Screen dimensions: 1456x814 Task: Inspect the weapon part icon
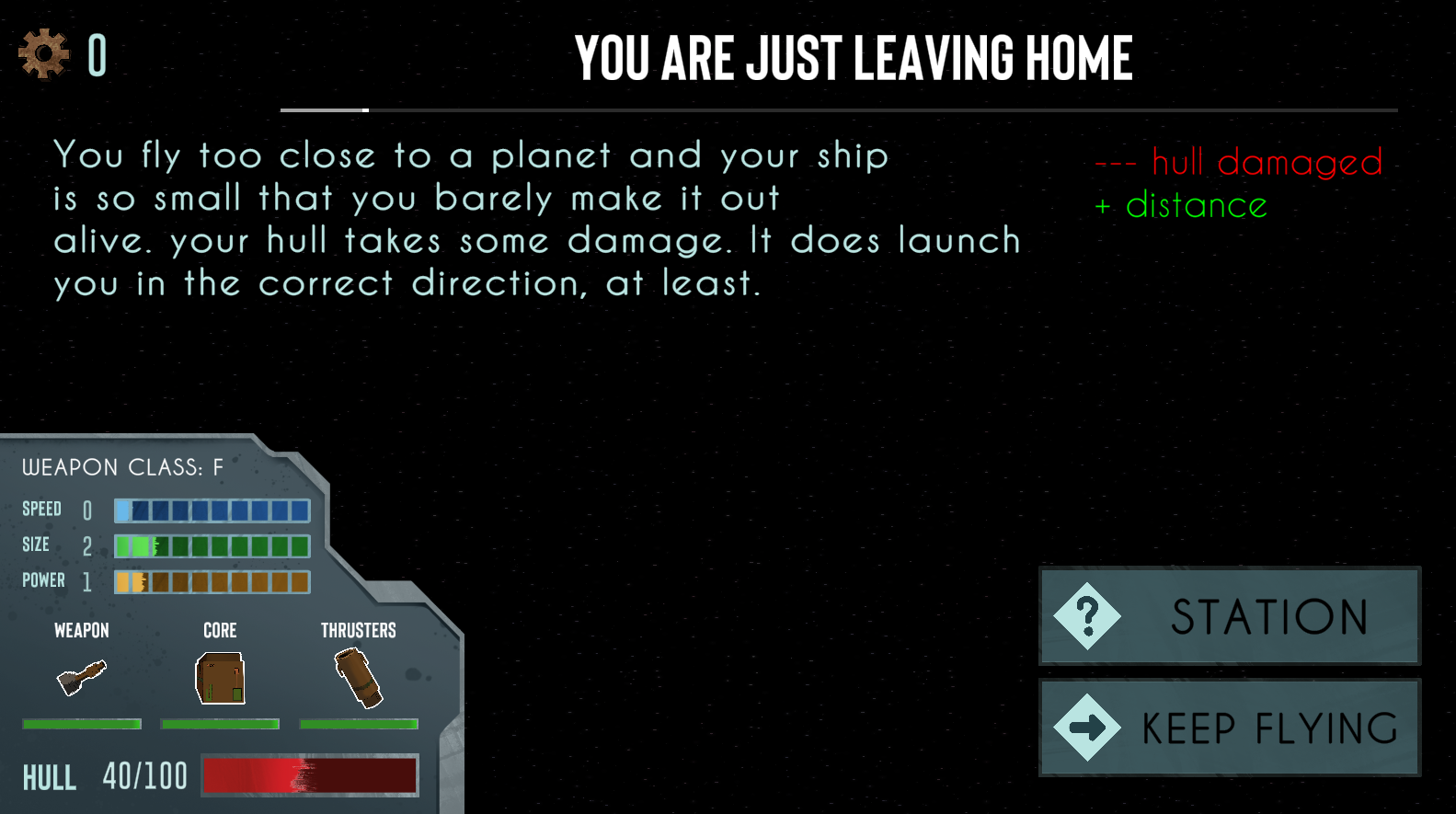[x=82, y=679]
